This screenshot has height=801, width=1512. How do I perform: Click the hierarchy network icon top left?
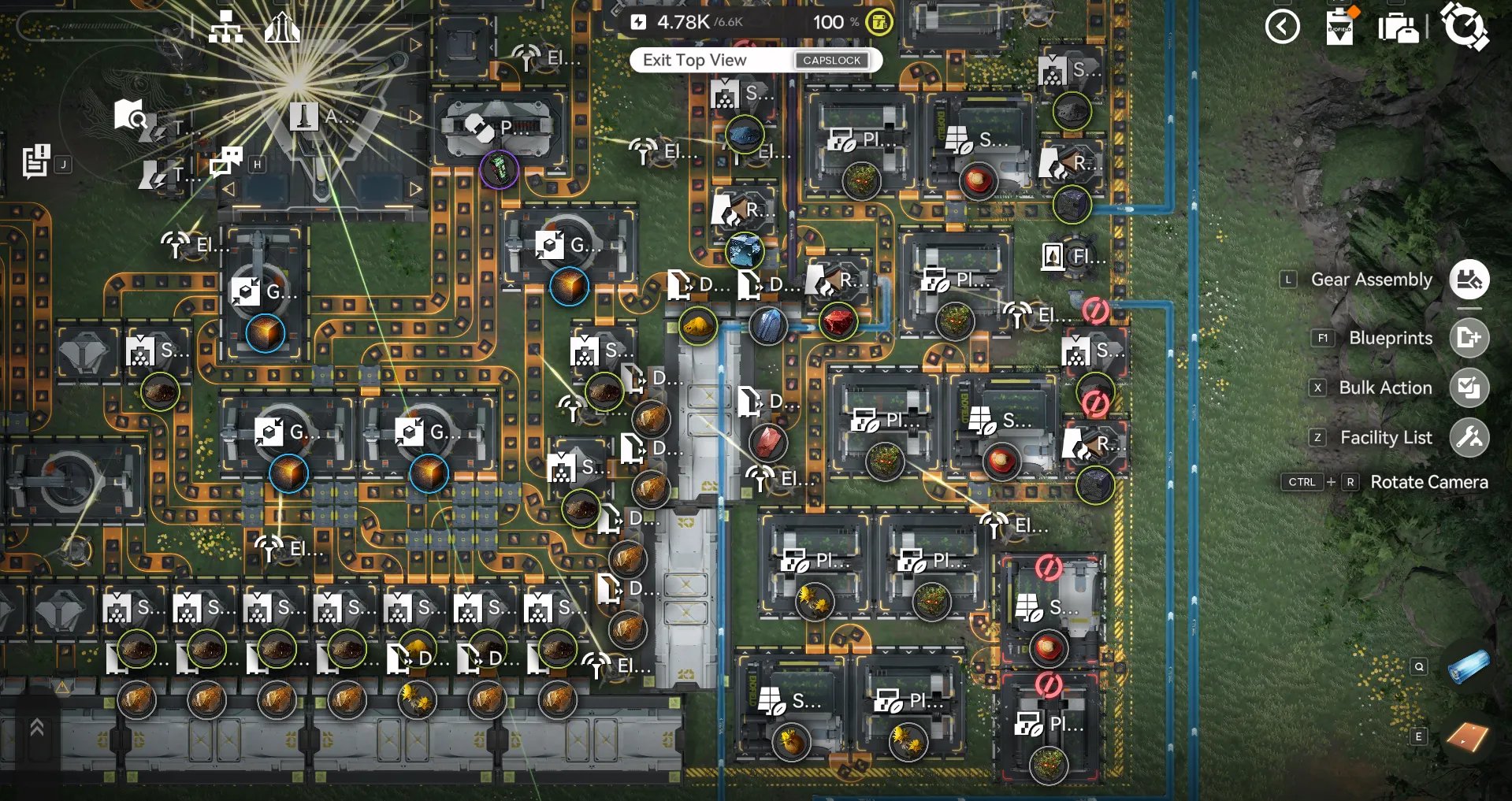(x=226, y=27)
